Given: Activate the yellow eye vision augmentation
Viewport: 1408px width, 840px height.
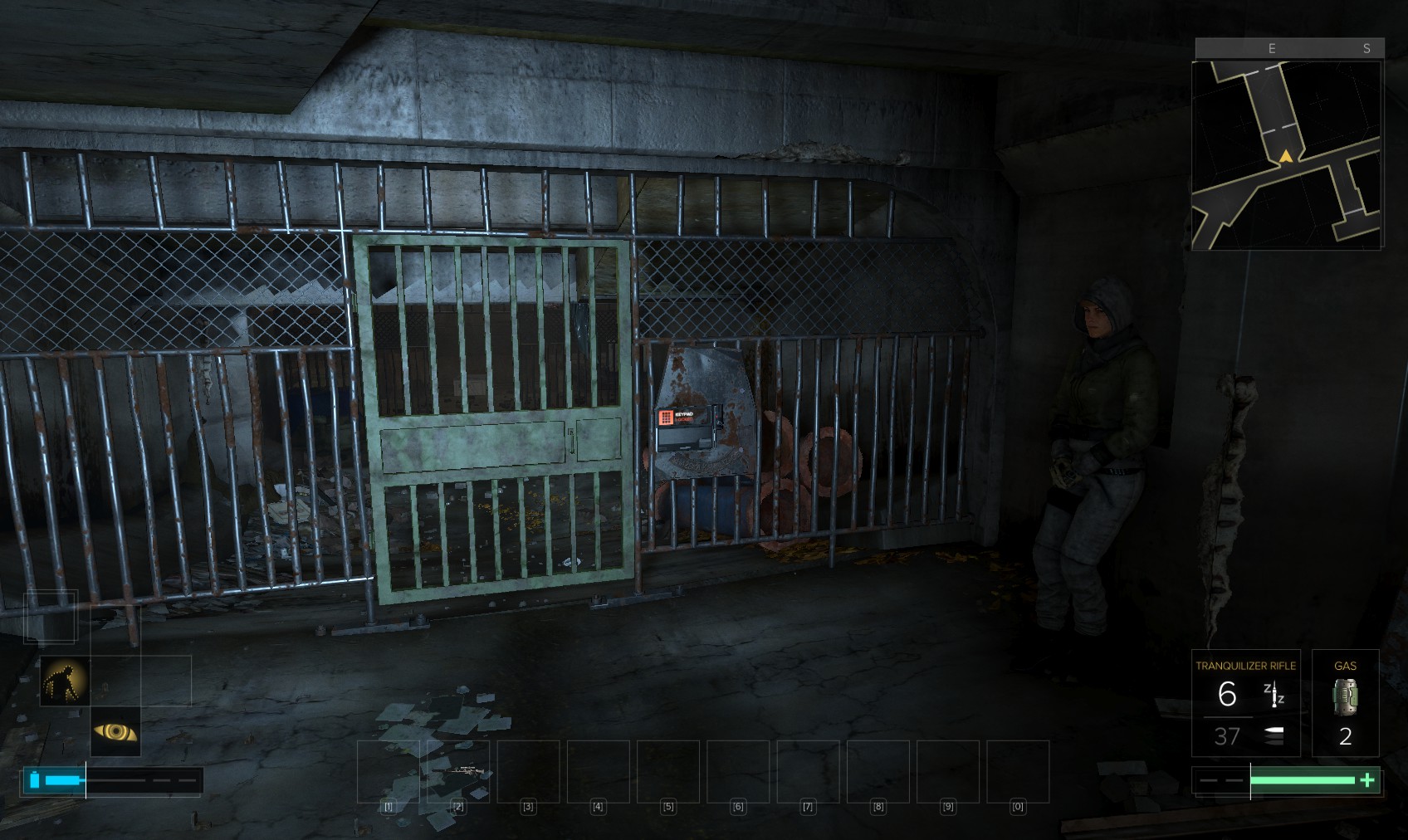Looking at the screenshot, I should (x=115, y=731).
